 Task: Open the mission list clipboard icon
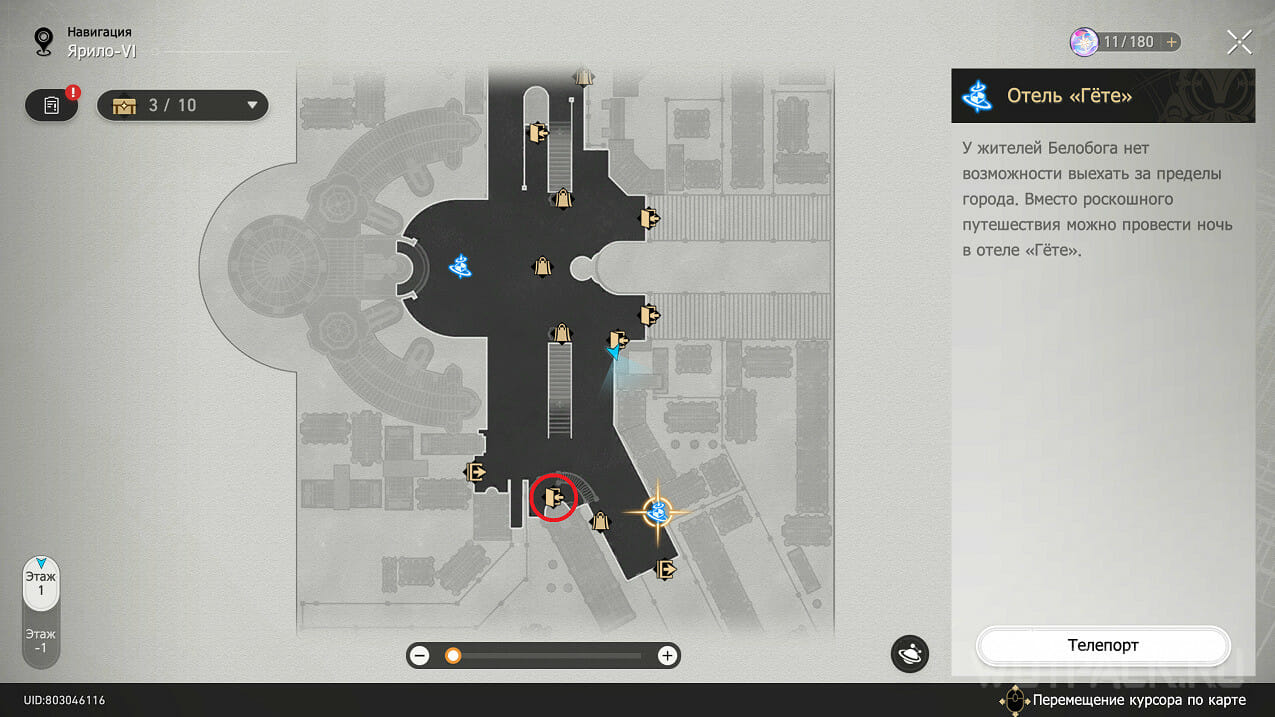point(52,105)
